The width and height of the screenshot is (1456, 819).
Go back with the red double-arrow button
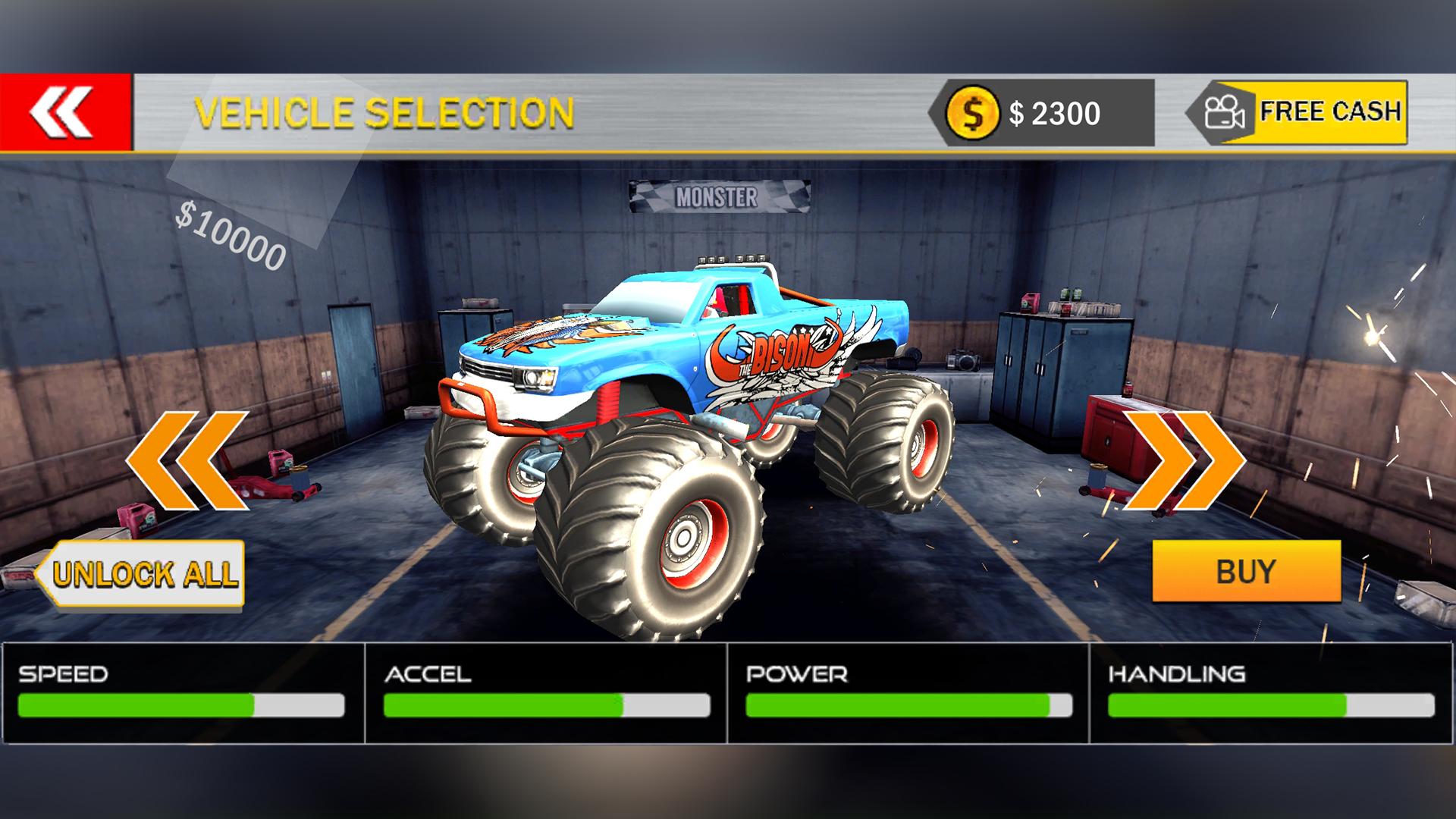click(x=64, y=112)
